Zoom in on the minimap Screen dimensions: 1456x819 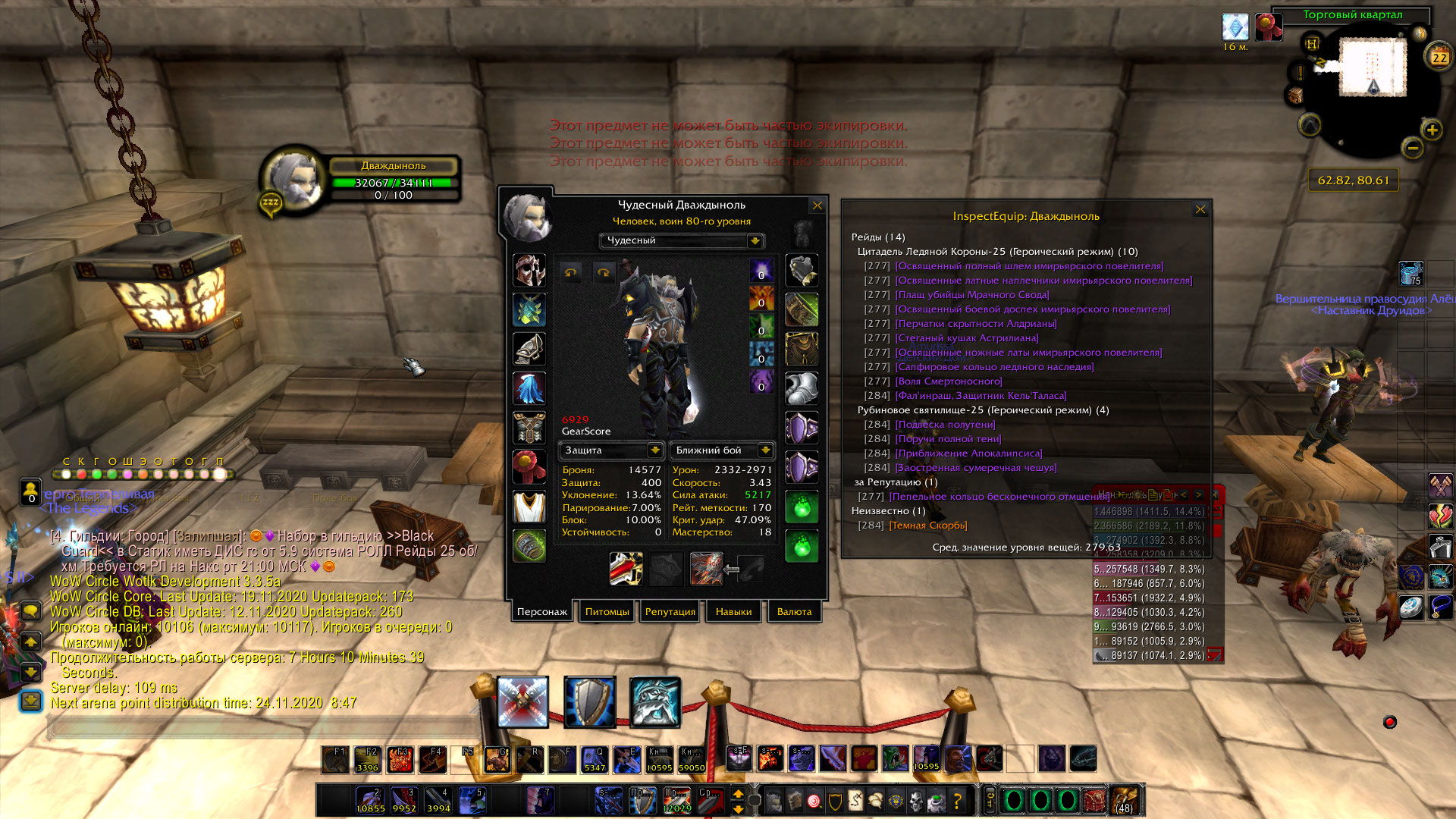[x=1432, y=130]
